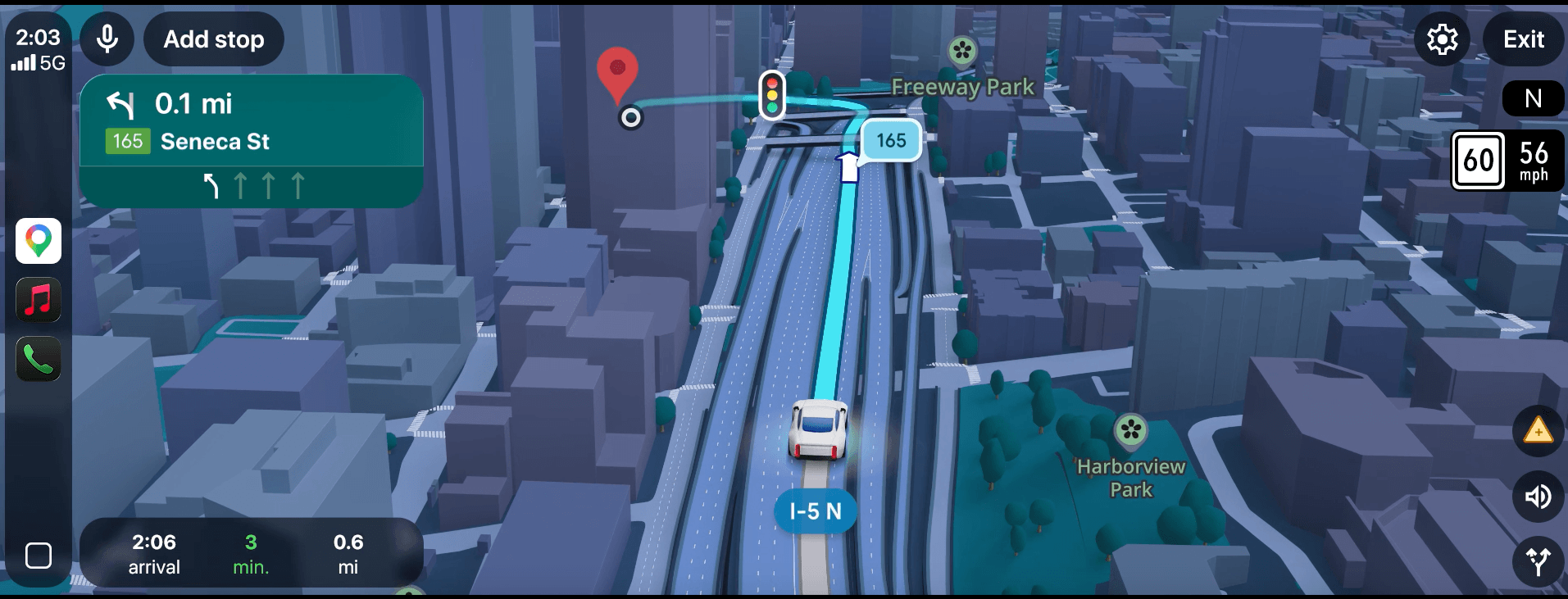The image size is (1568, 599).
Task: Exit the navigation
Action: pyautogui.click(x=1524, y=39)
